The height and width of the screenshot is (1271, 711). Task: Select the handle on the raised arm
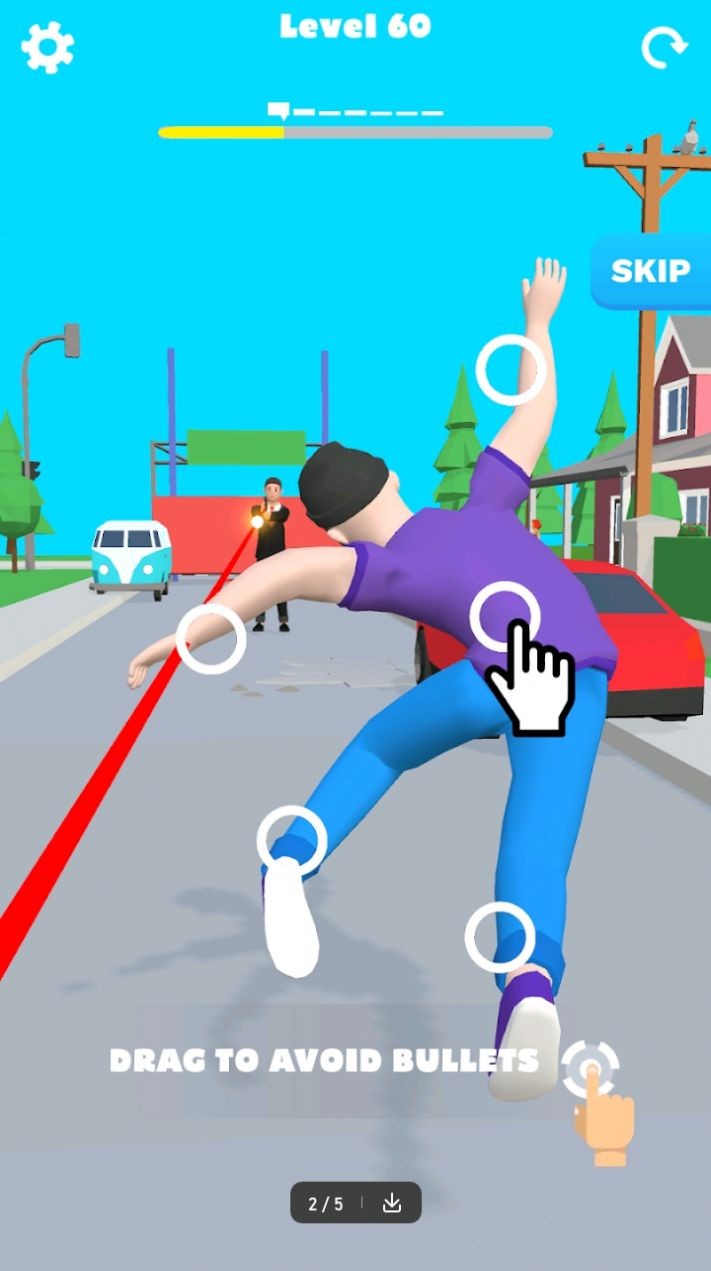pyautogui.click(x=510, y=370)
